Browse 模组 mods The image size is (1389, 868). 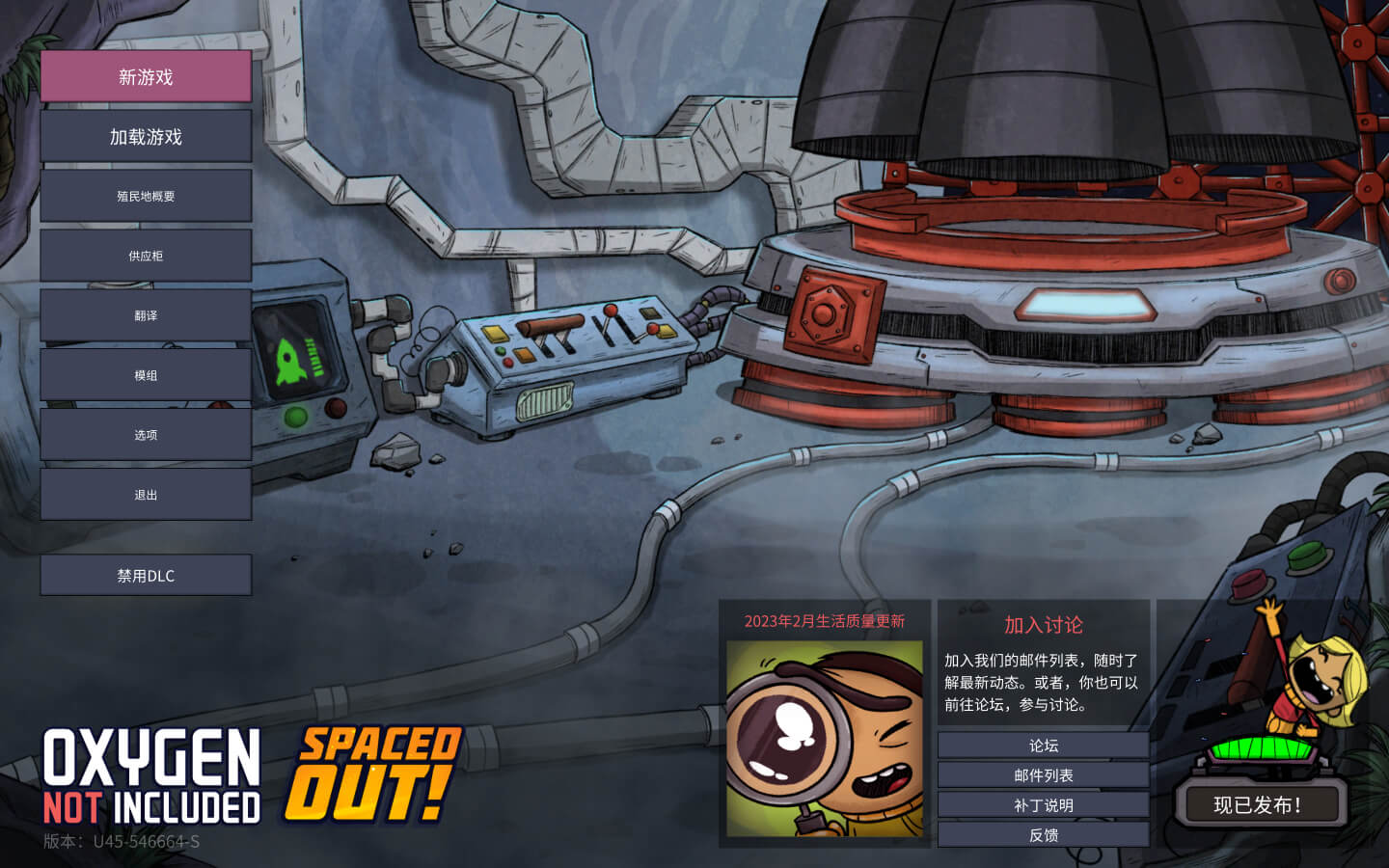(x=145, y=374)
